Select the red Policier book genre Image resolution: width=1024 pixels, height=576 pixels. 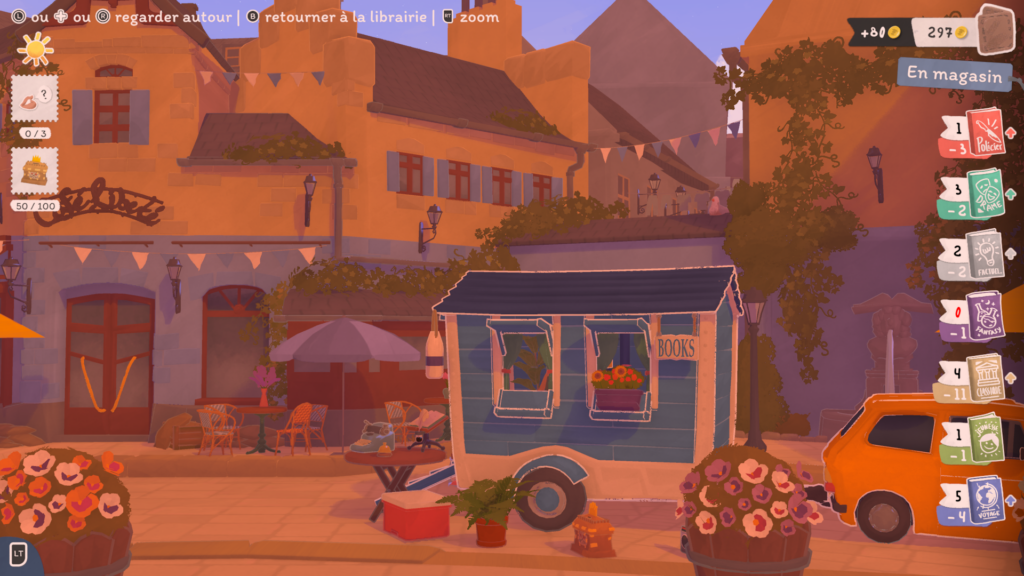pyautogui.click(x=984, y=133)
